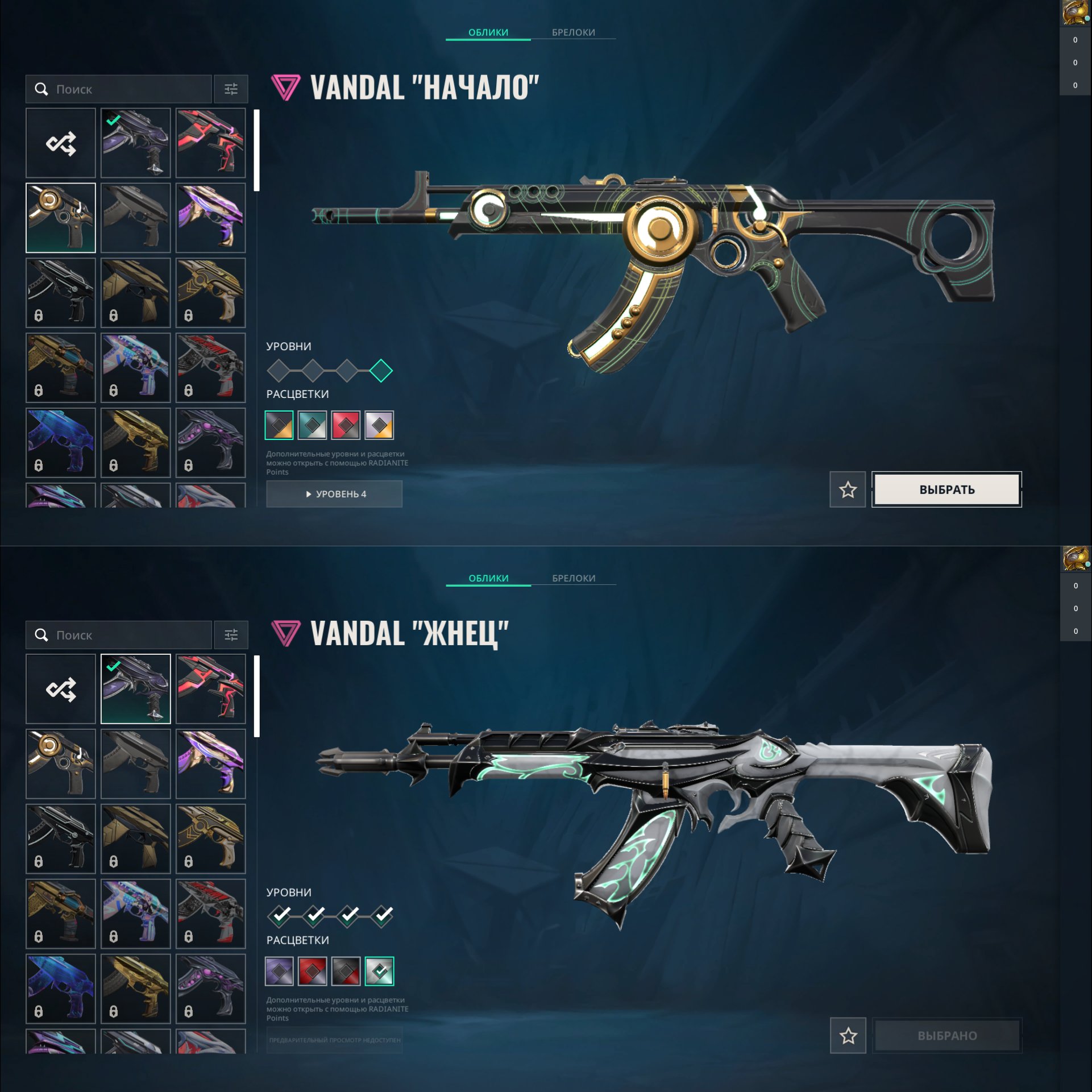Mark VANDAL "НАЧАЛО" as favorite with star
The width and height of the screenshot is (1092, 1092).
point(848,490)
